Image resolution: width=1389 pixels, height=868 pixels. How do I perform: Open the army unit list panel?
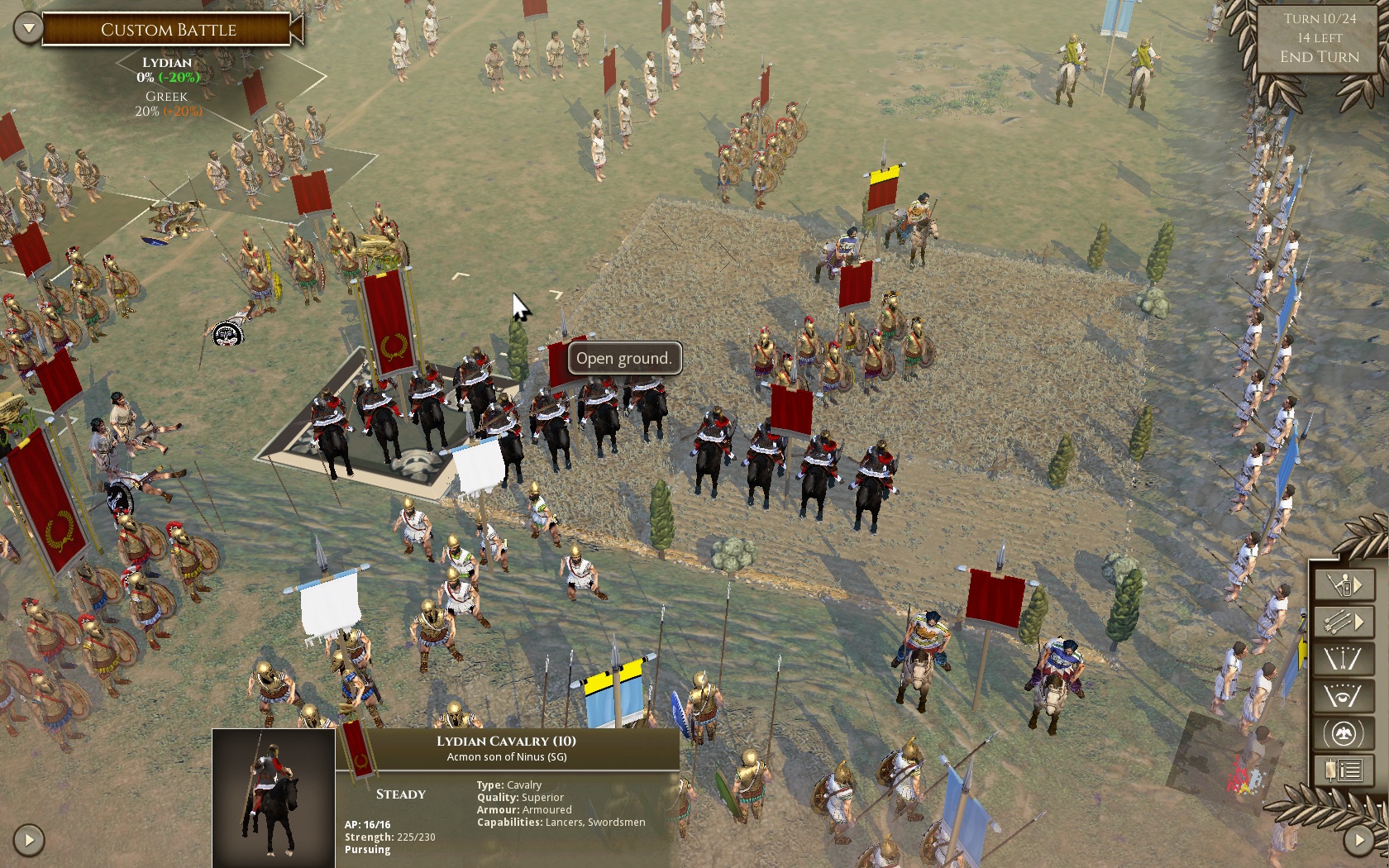coord(1344,771)
